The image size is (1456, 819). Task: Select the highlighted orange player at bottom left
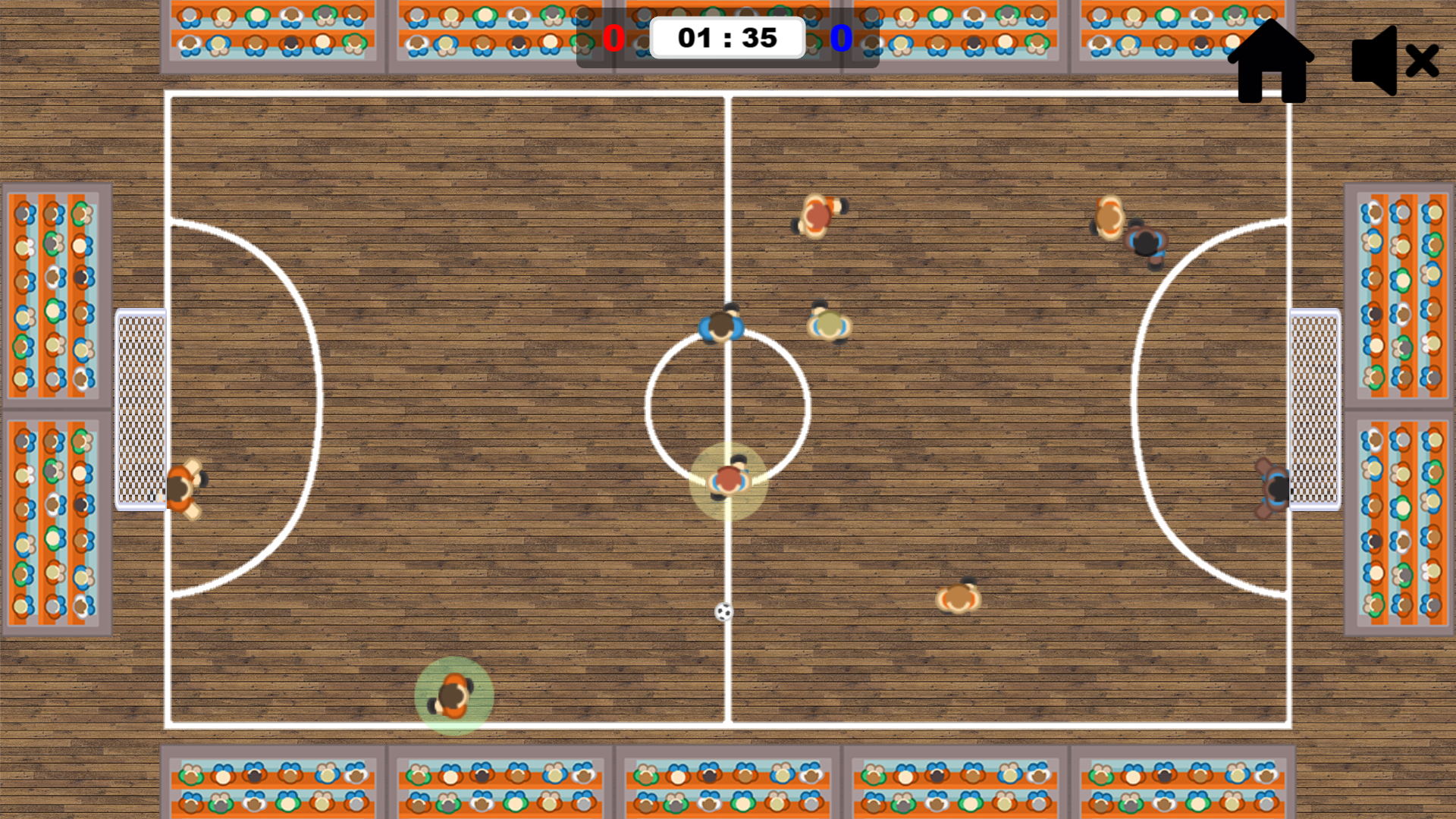click(x=453, y=695)
